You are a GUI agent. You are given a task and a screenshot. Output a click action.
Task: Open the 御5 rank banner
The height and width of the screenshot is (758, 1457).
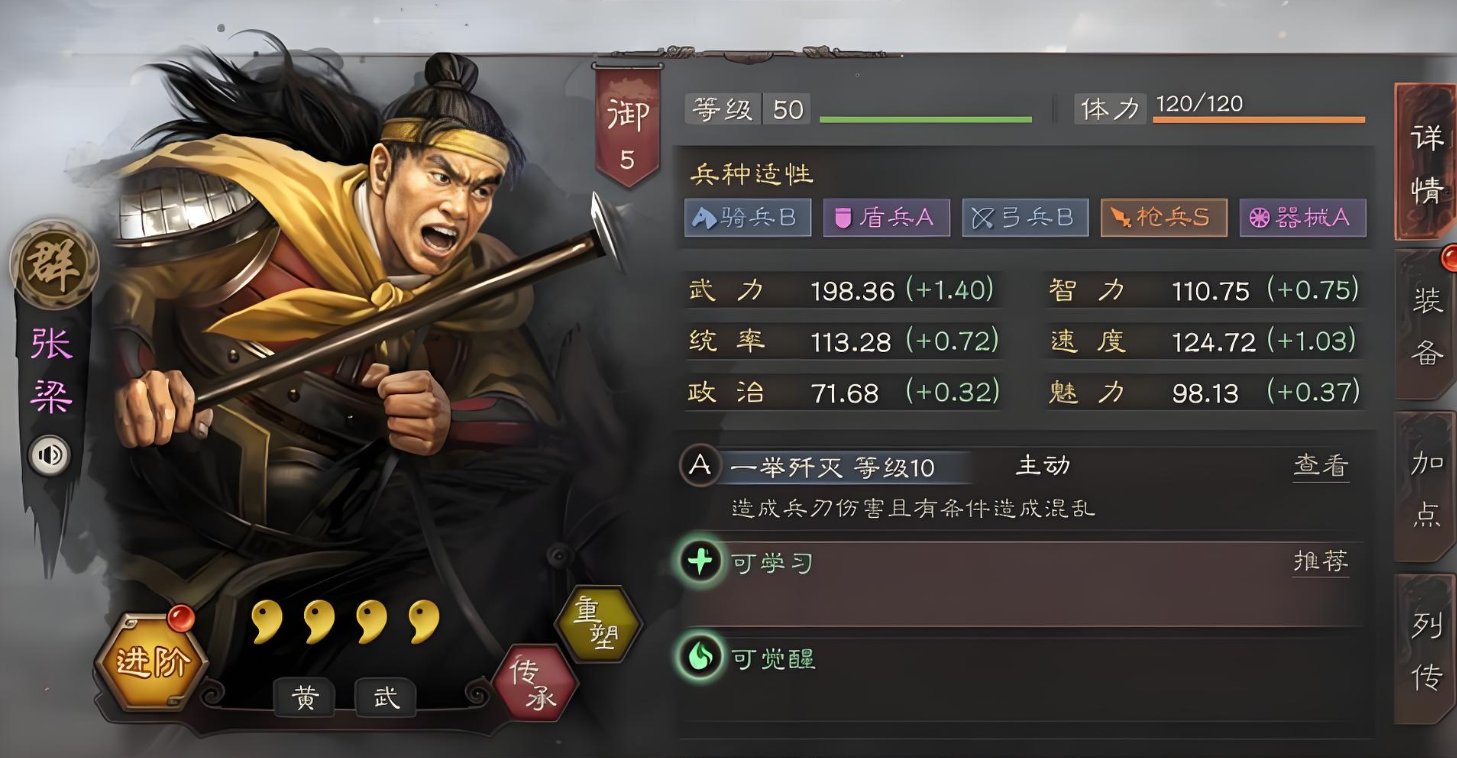(627, 115)
